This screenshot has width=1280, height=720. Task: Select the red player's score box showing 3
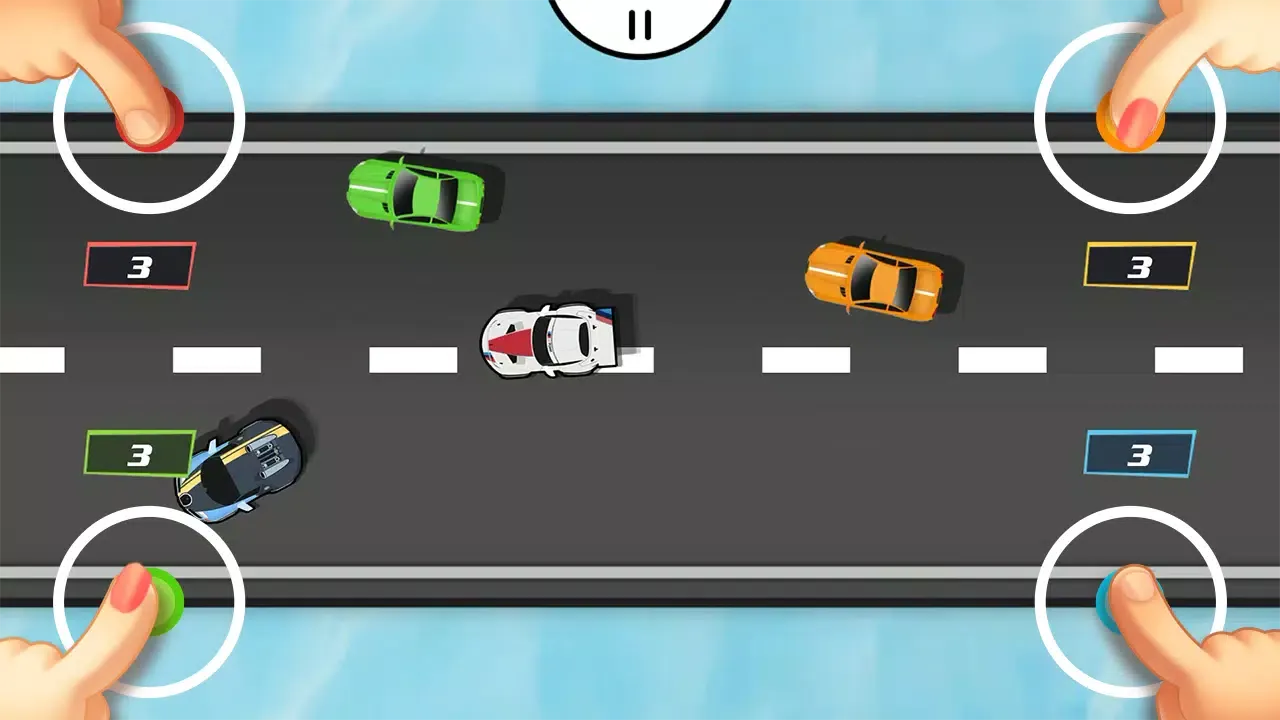pyautogui.click(x=139, y=266)
